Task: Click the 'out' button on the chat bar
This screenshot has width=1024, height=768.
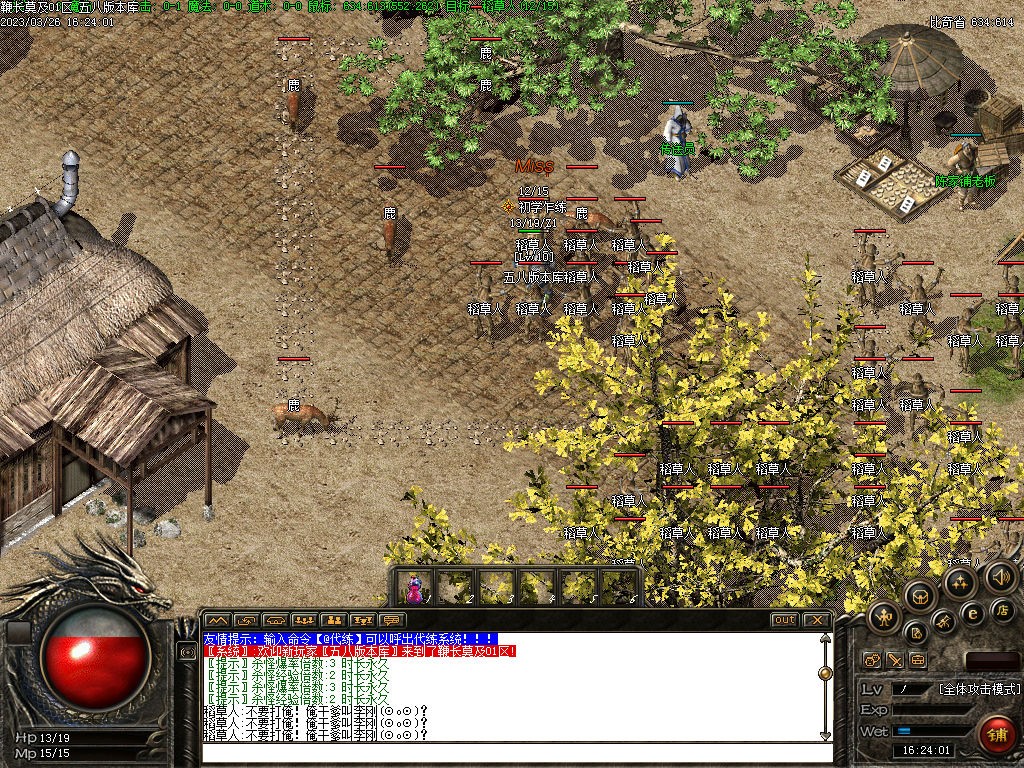Action: tap(784, 620)
